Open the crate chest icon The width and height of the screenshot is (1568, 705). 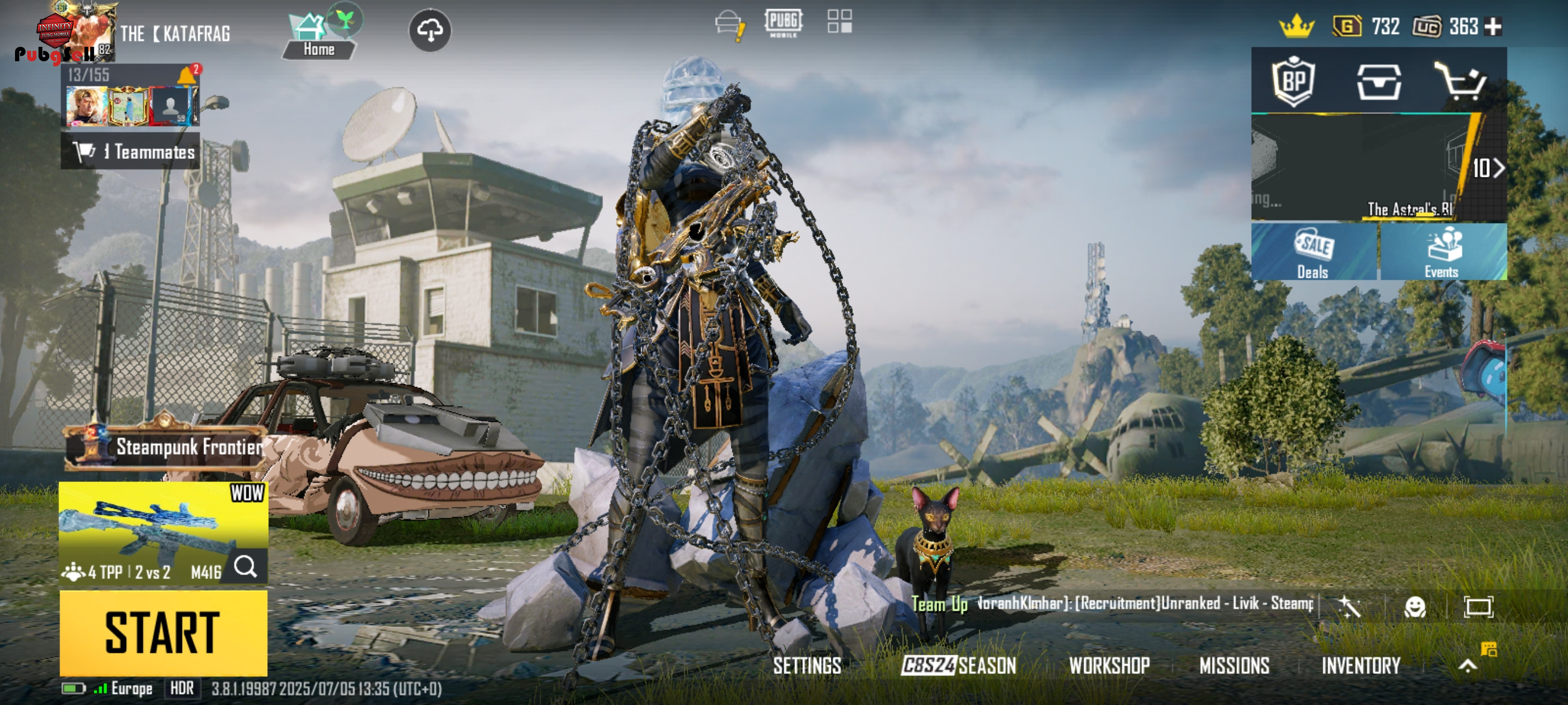pos(1378,81)
